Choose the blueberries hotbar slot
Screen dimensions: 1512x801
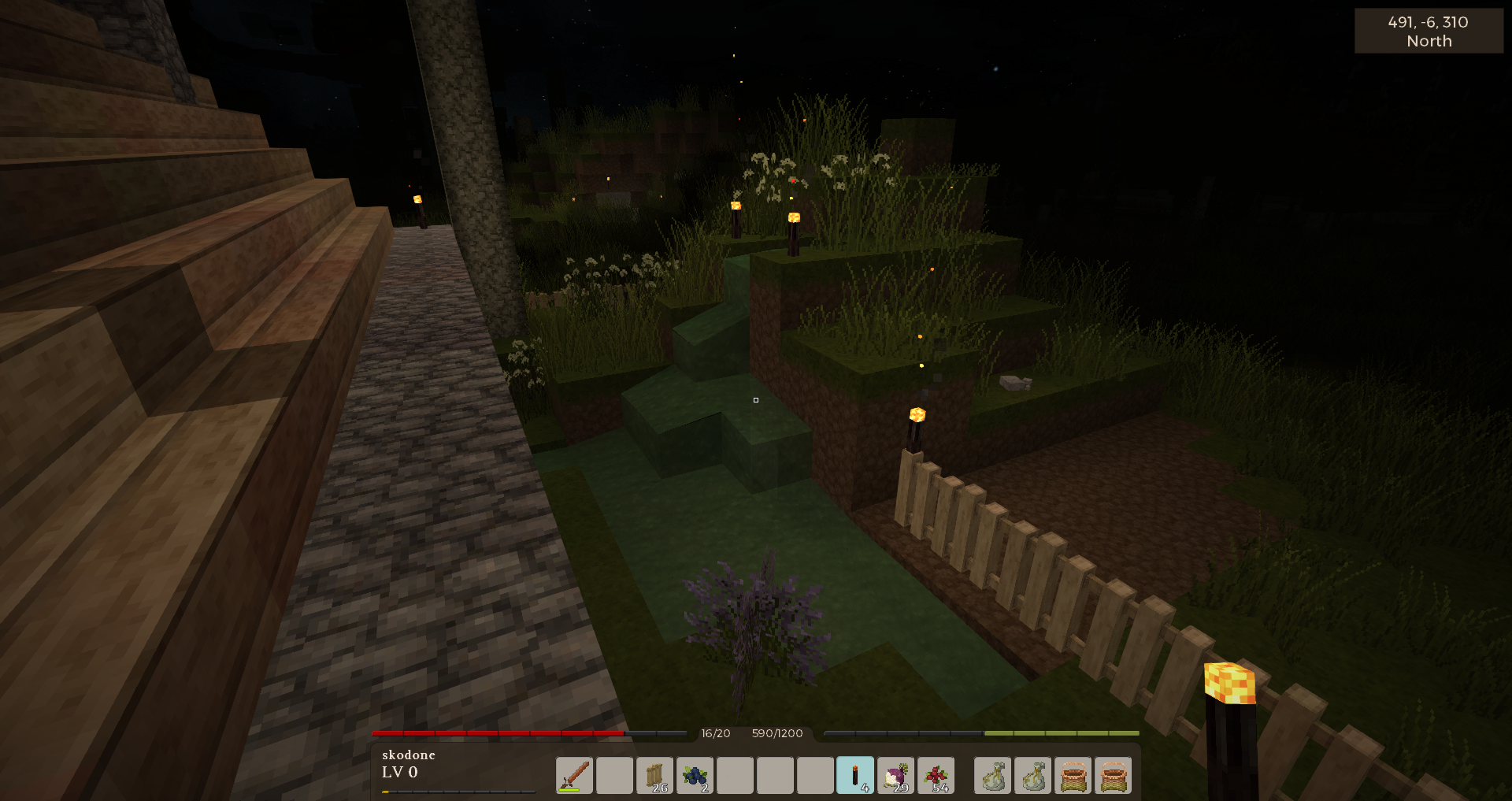click(695, 775)
